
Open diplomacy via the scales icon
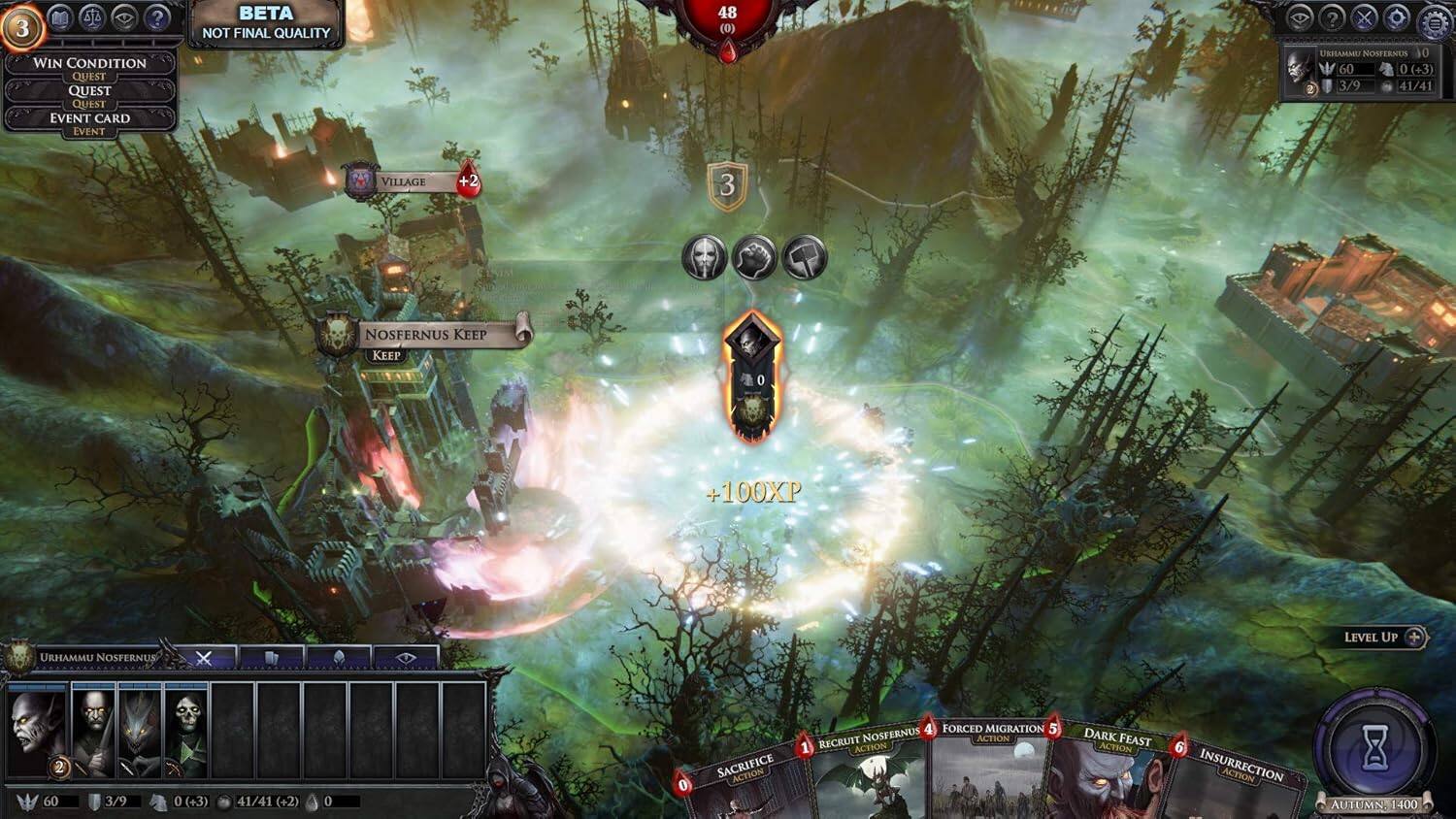coord(91,17)
